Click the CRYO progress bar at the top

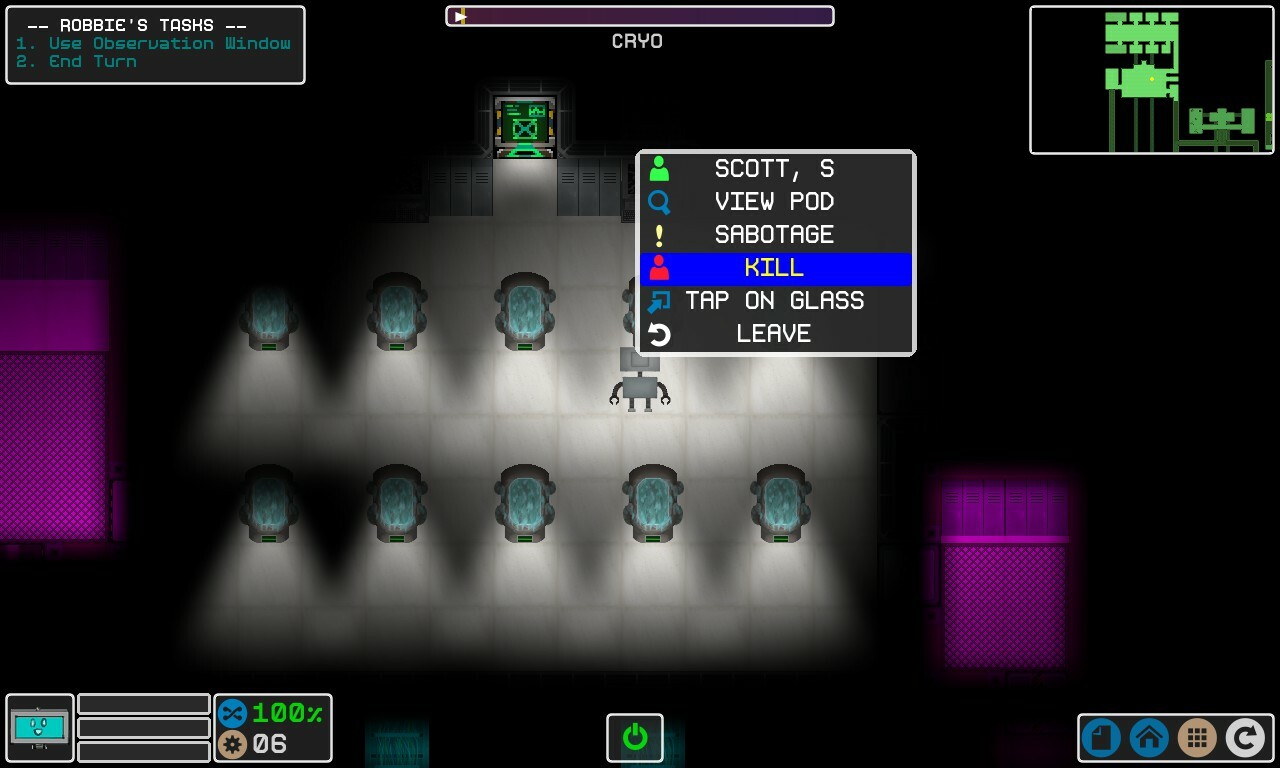point(640,15)
